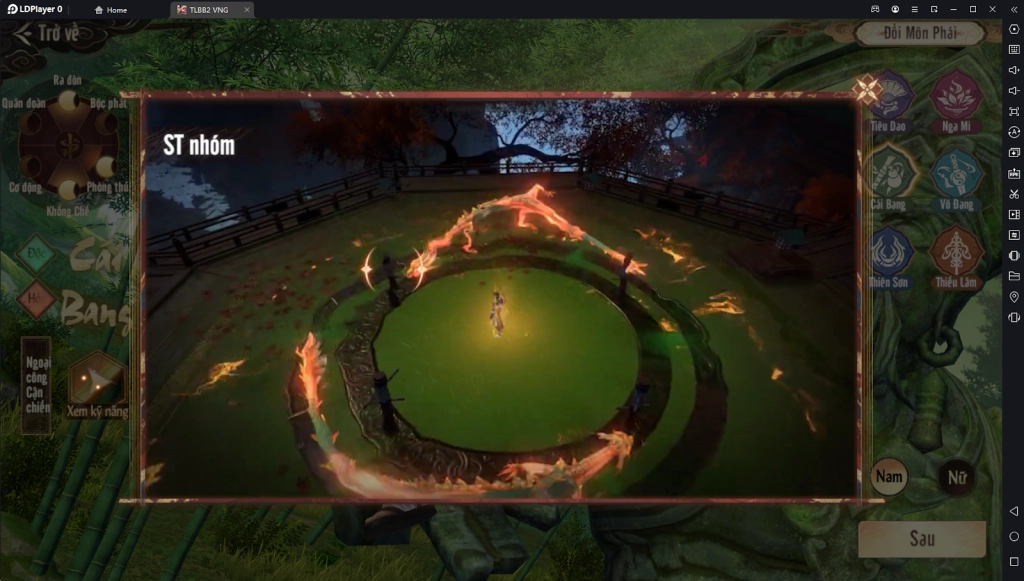Close the LDPlayer window
This screenshot has height=581, width=1024.
(992, 9)
